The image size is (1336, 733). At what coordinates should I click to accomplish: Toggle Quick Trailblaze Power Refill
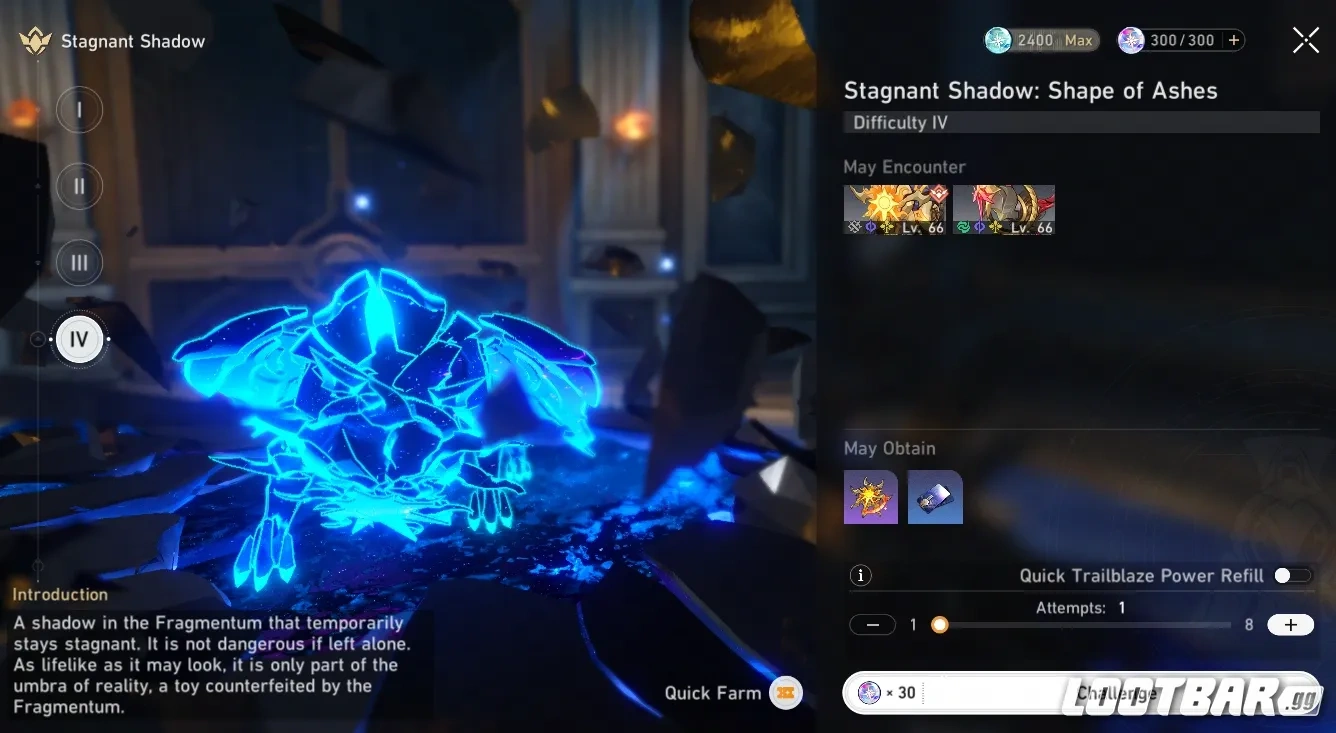click(x=1291, y=575)
